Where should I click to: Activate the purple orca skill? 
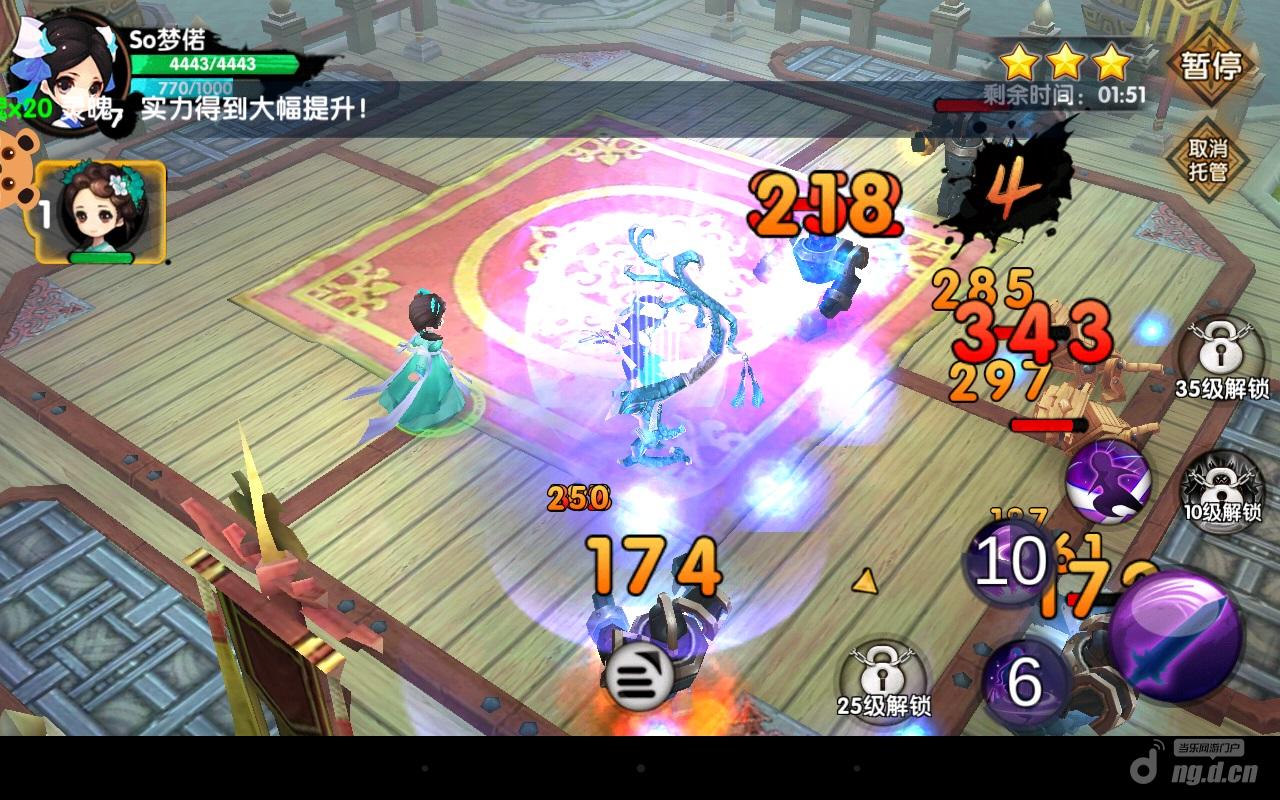pos(1106,482)
